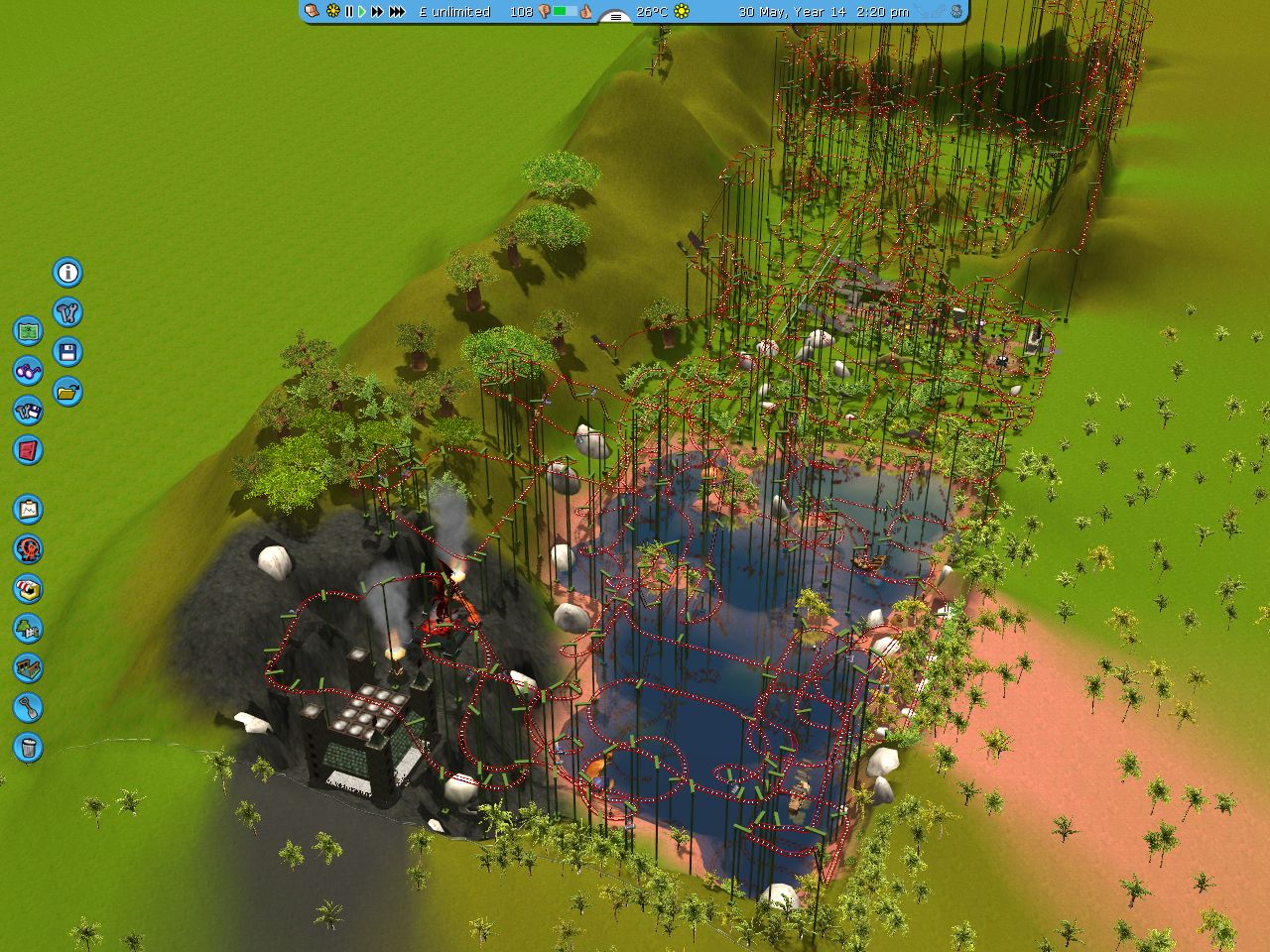The height and width of the screenshot is (952, 1270).
Task: Activate the trash can delete tool
Action: (28, 747)
